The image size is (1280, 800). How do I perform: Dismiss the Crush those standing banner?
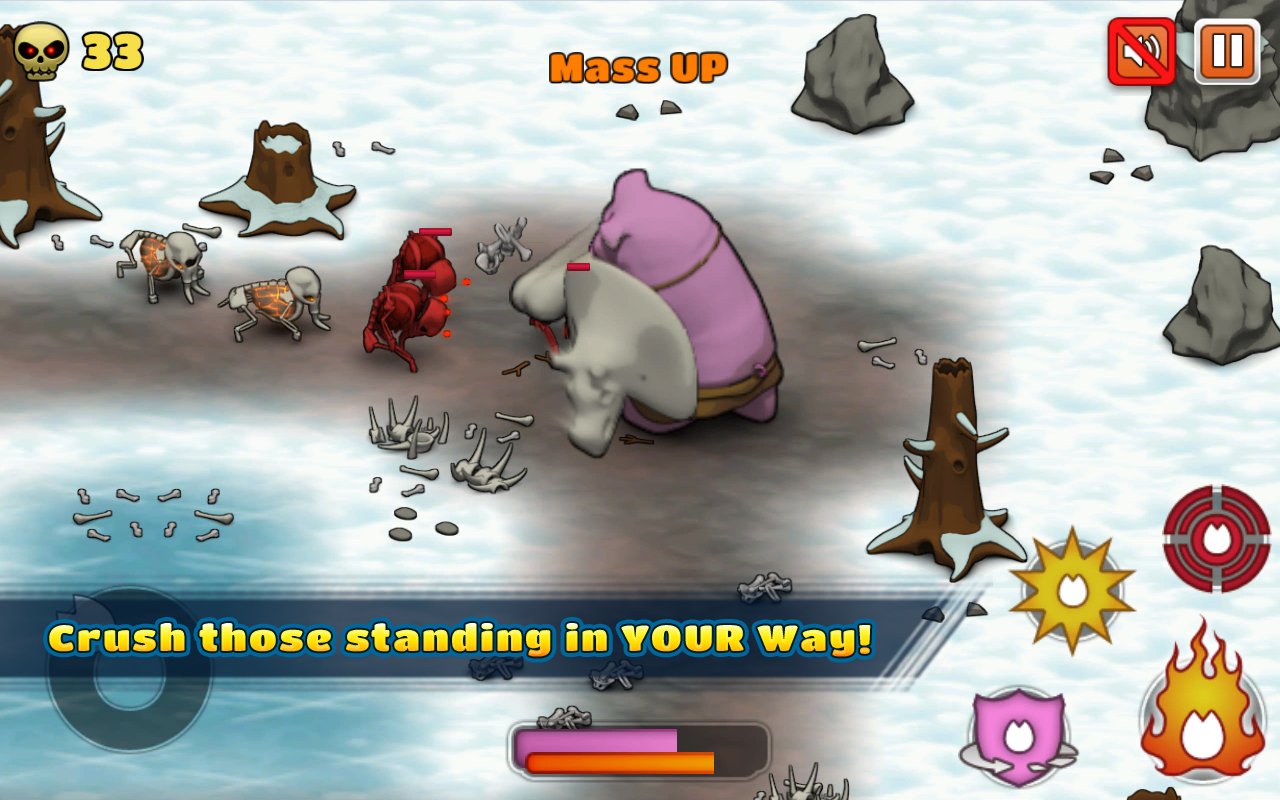click(x=460, y=638)
